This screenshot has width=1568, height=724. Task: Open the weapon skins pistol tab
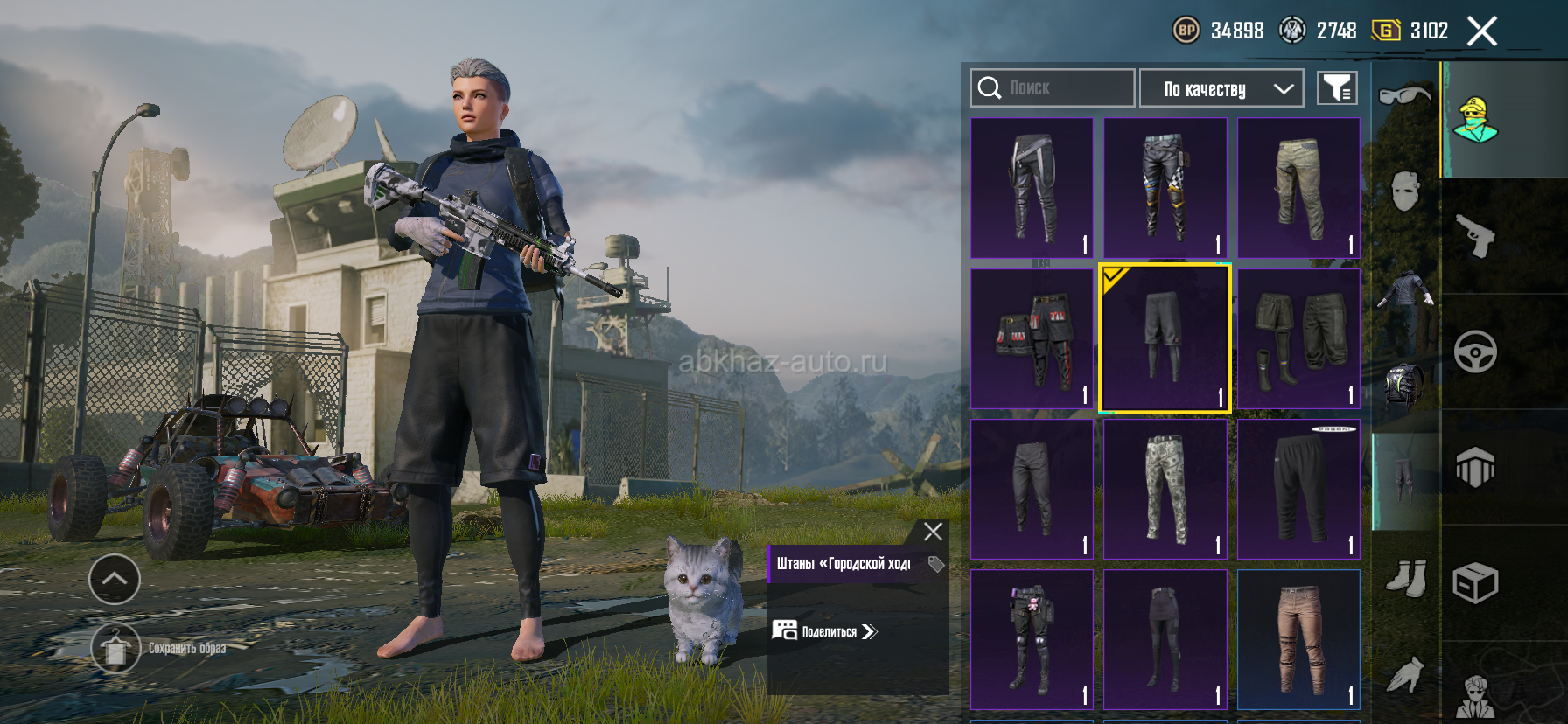(1476, 236)
